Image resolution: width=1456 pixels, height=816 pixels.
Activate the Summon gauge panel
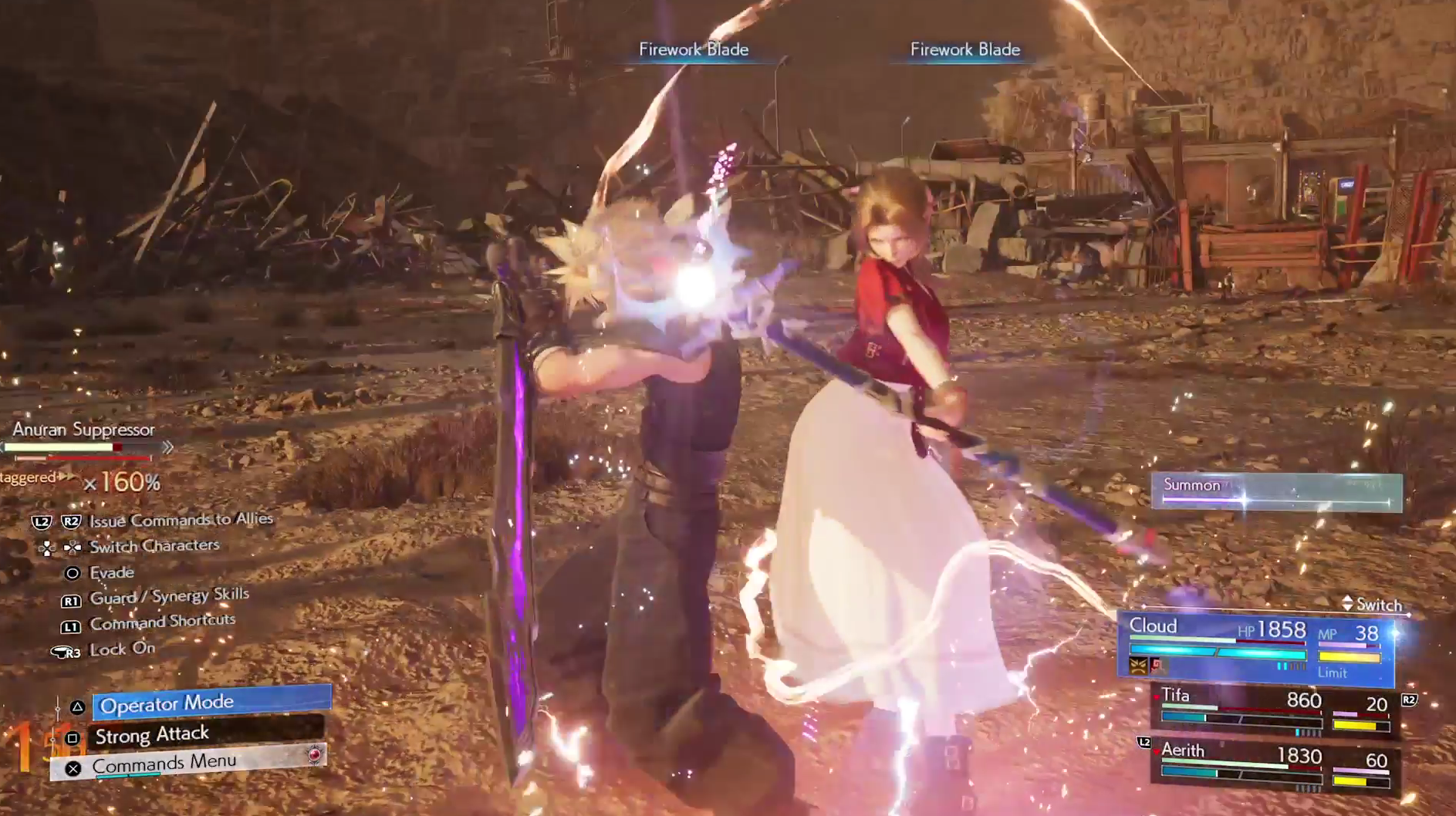click(x=1276, y=491)
